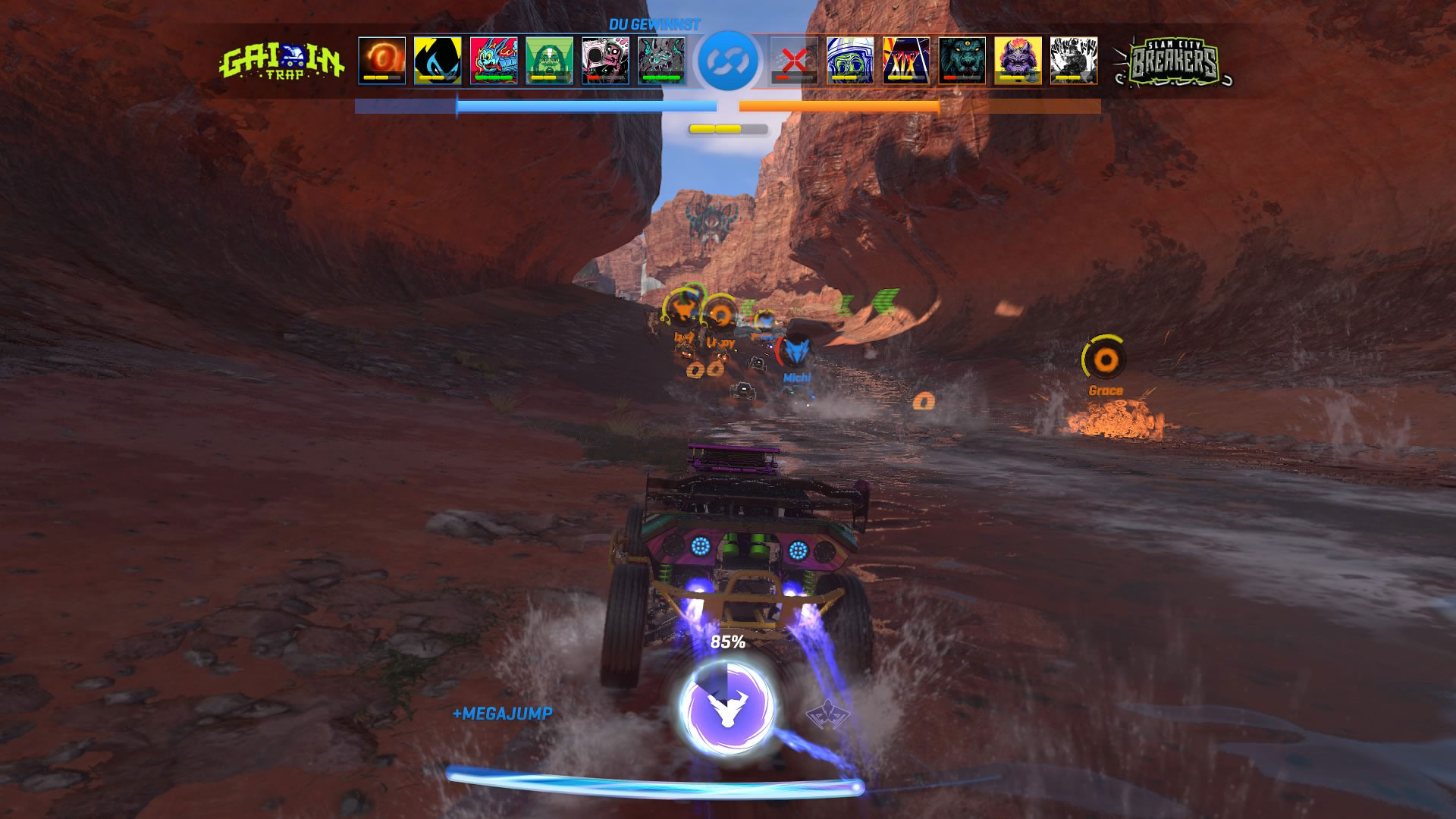Choose the green astronaut skull portrait

click(x=849, y=59)
